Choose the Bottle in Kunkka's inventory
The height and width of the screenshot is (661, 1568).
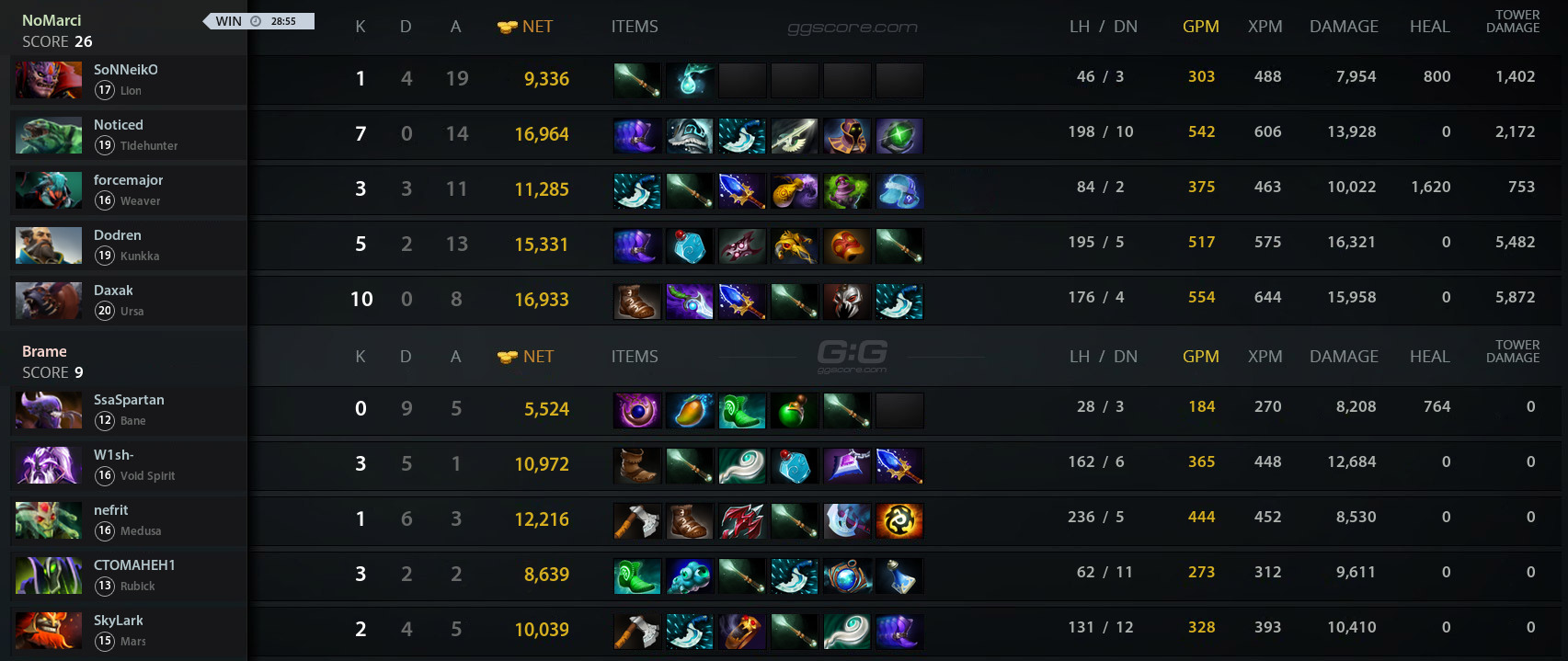click(x=690, y=245)
